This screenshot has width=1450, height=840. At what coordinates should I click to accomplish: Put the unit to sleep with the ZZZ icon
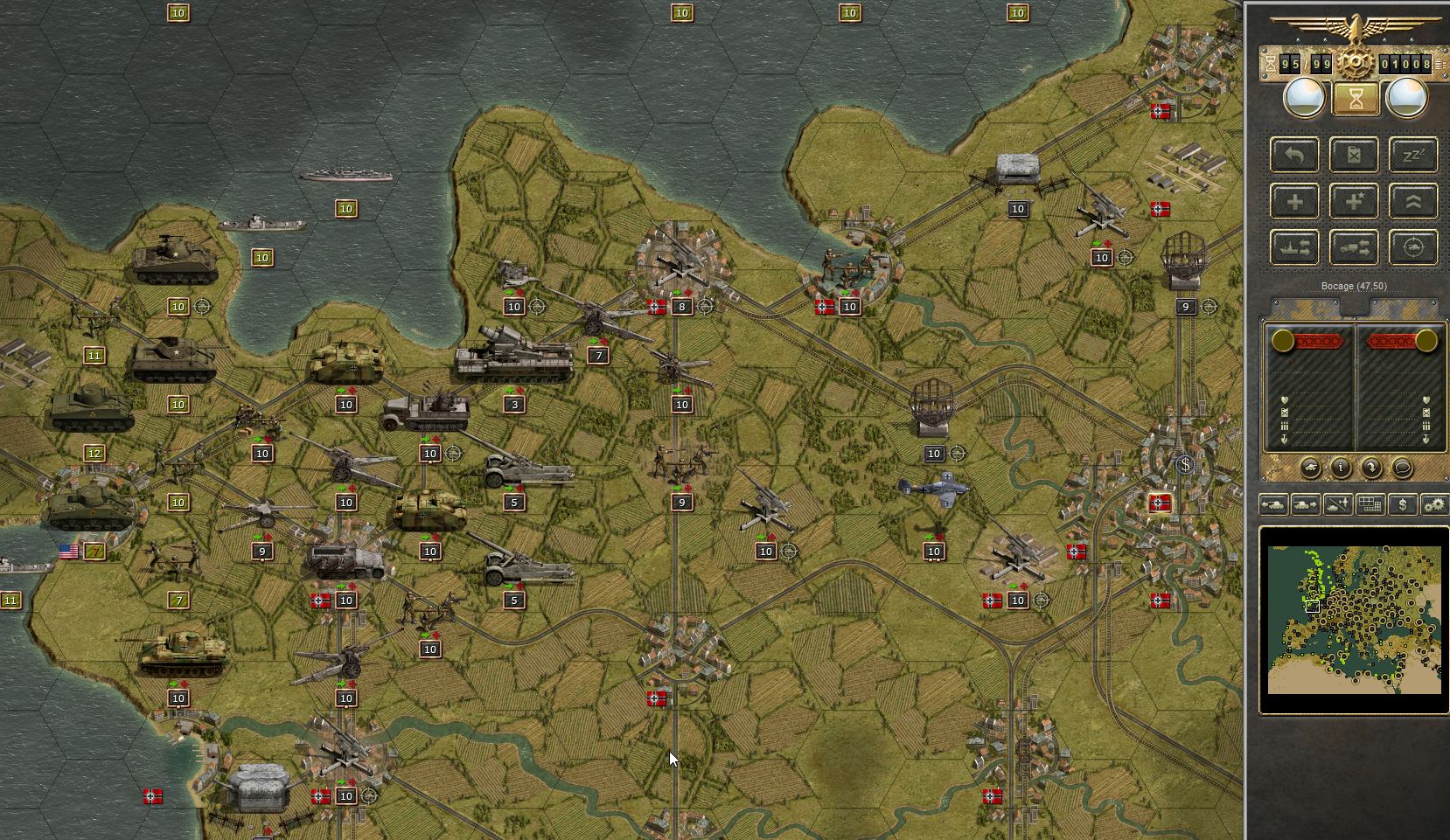1415,156
